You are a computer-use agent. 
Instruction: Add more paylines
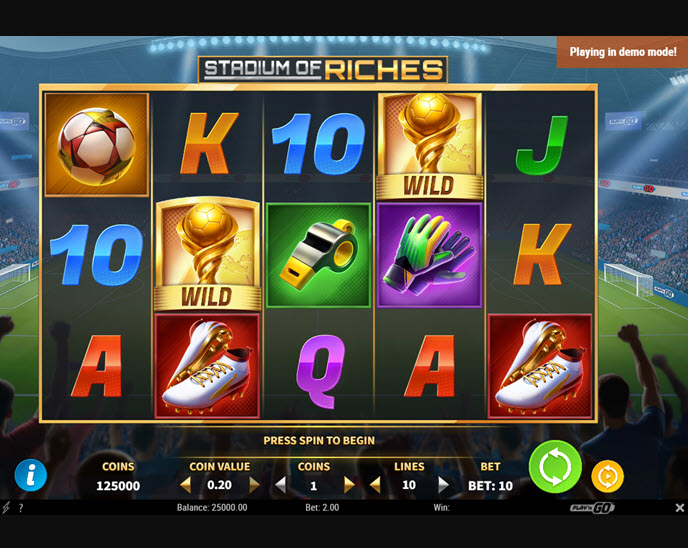[x=444, y=485]
